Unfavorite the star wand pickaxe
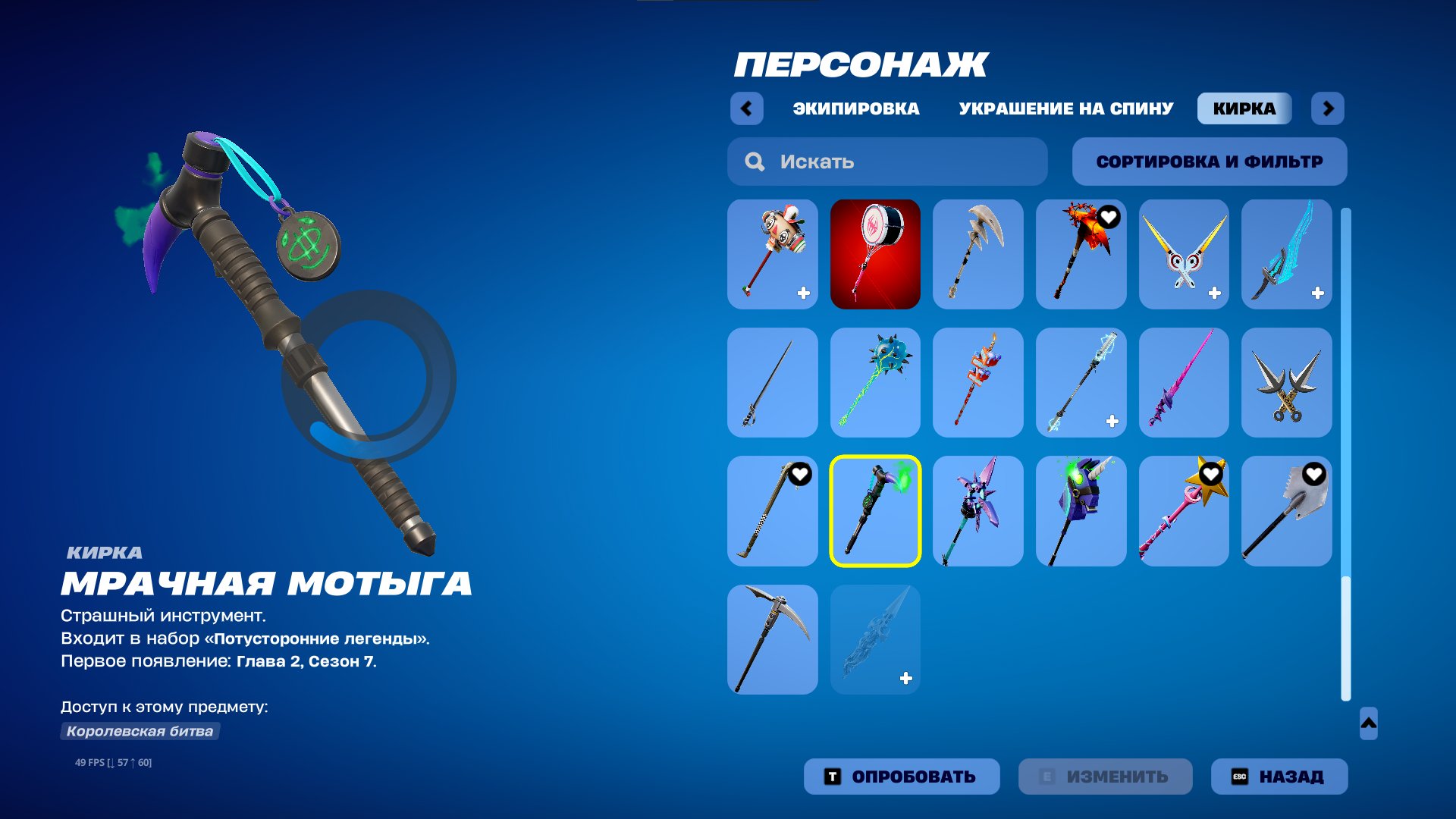Screen dimensions: 1456x819 click(x=1211, y=472)
